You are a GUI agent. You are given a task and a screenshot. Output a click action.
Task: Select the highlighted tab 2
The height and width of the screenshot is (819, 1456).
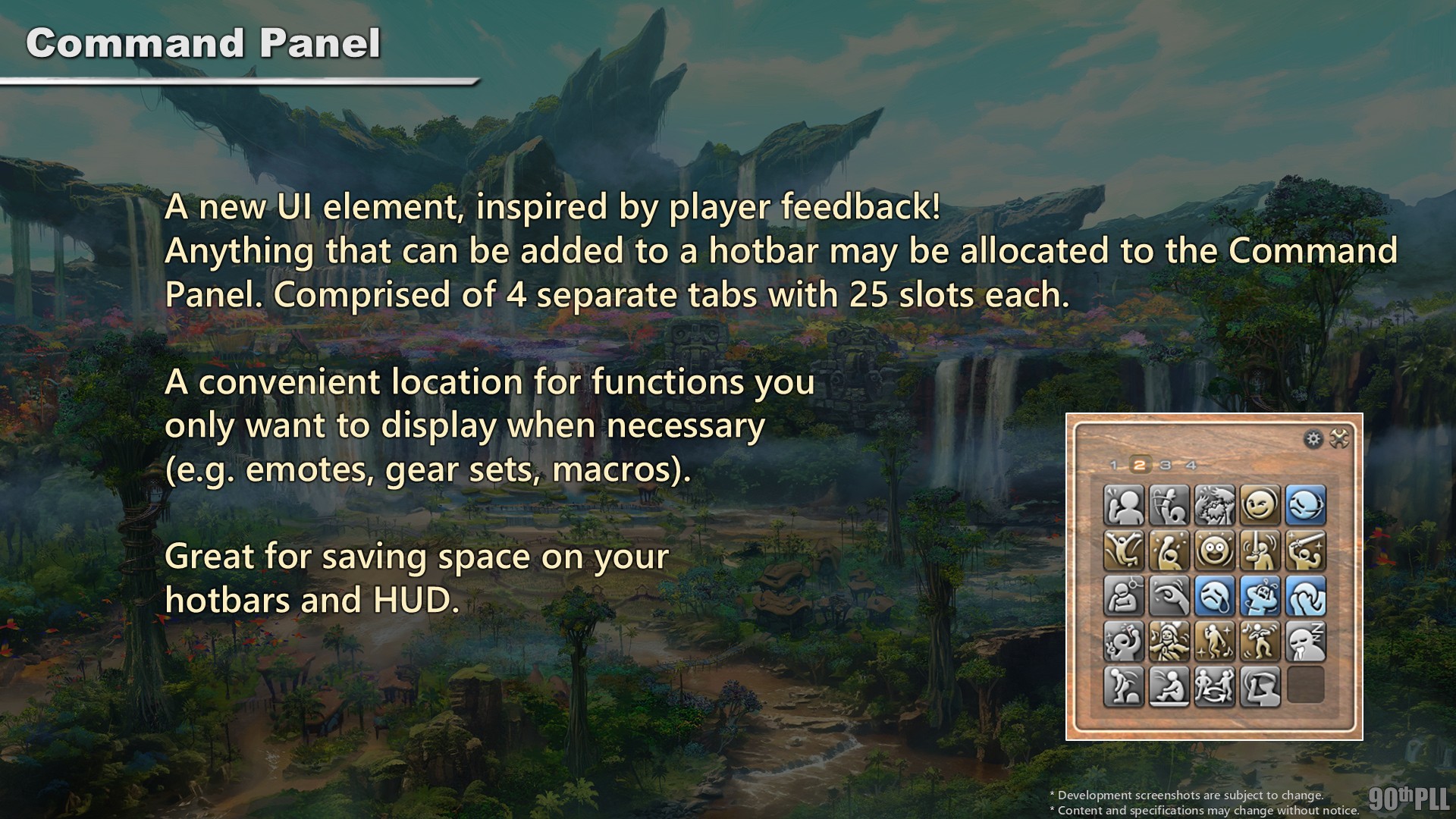click(x=1139, y=465)
